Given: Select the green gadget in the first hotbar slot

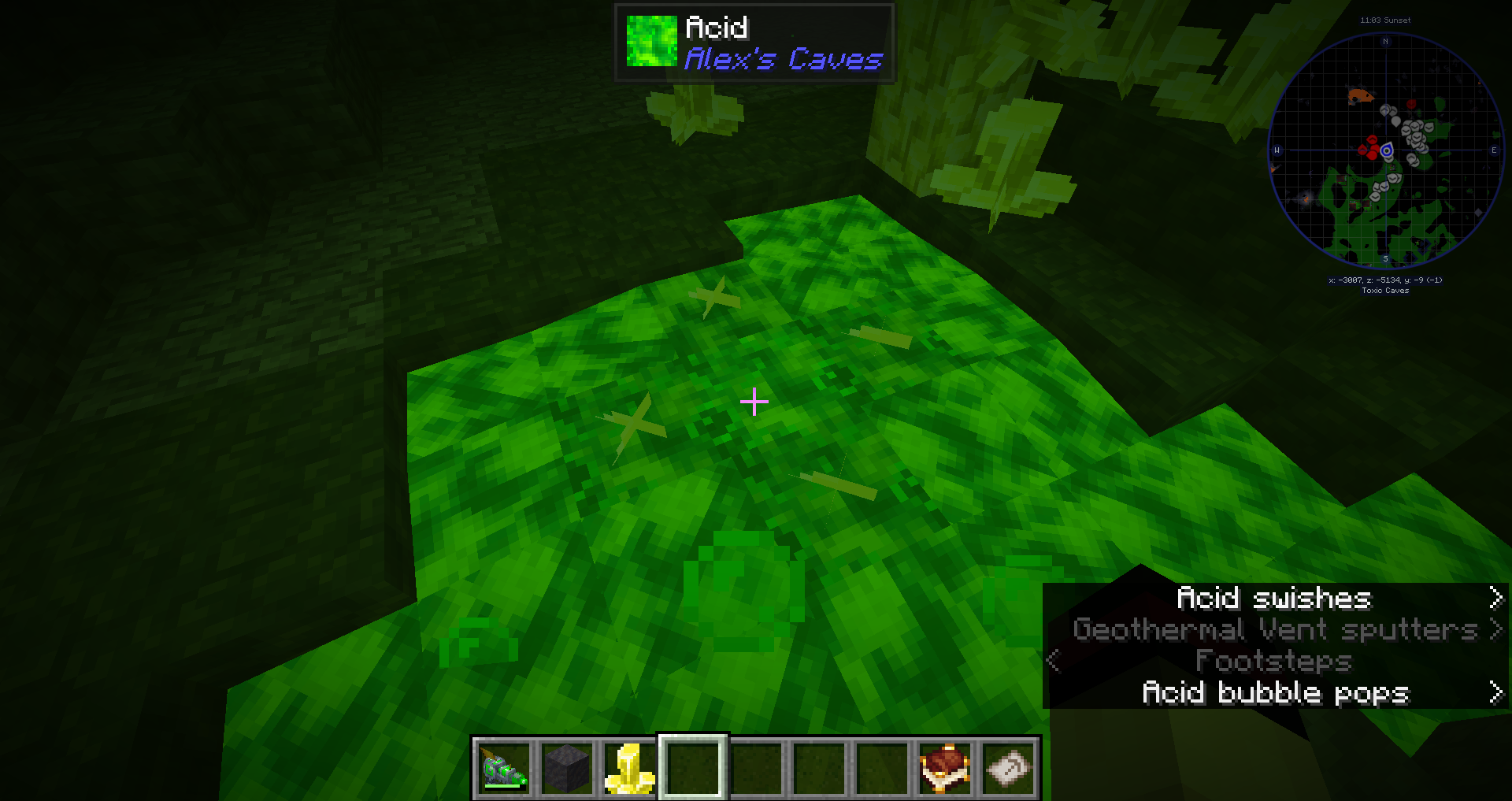Looking at the screenshot, I should [x=504, y=769].
